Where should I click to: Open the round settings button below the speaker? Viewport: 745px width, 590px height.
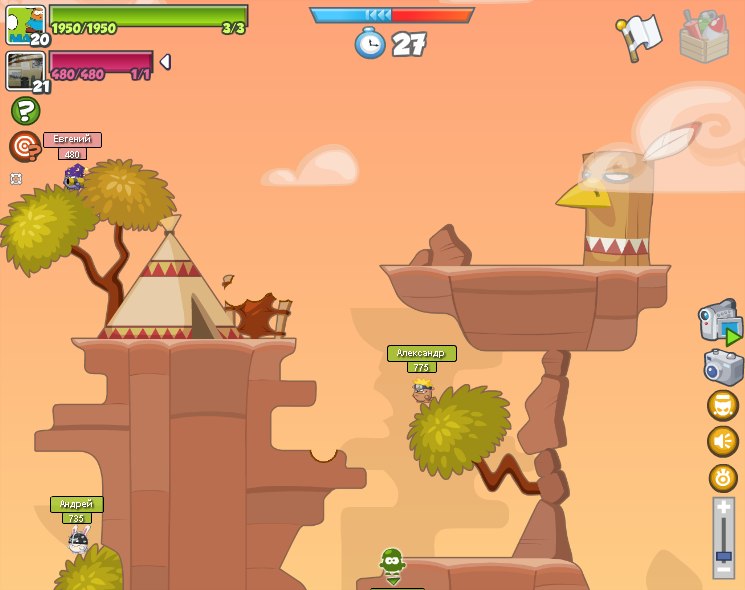coord(723,477)
